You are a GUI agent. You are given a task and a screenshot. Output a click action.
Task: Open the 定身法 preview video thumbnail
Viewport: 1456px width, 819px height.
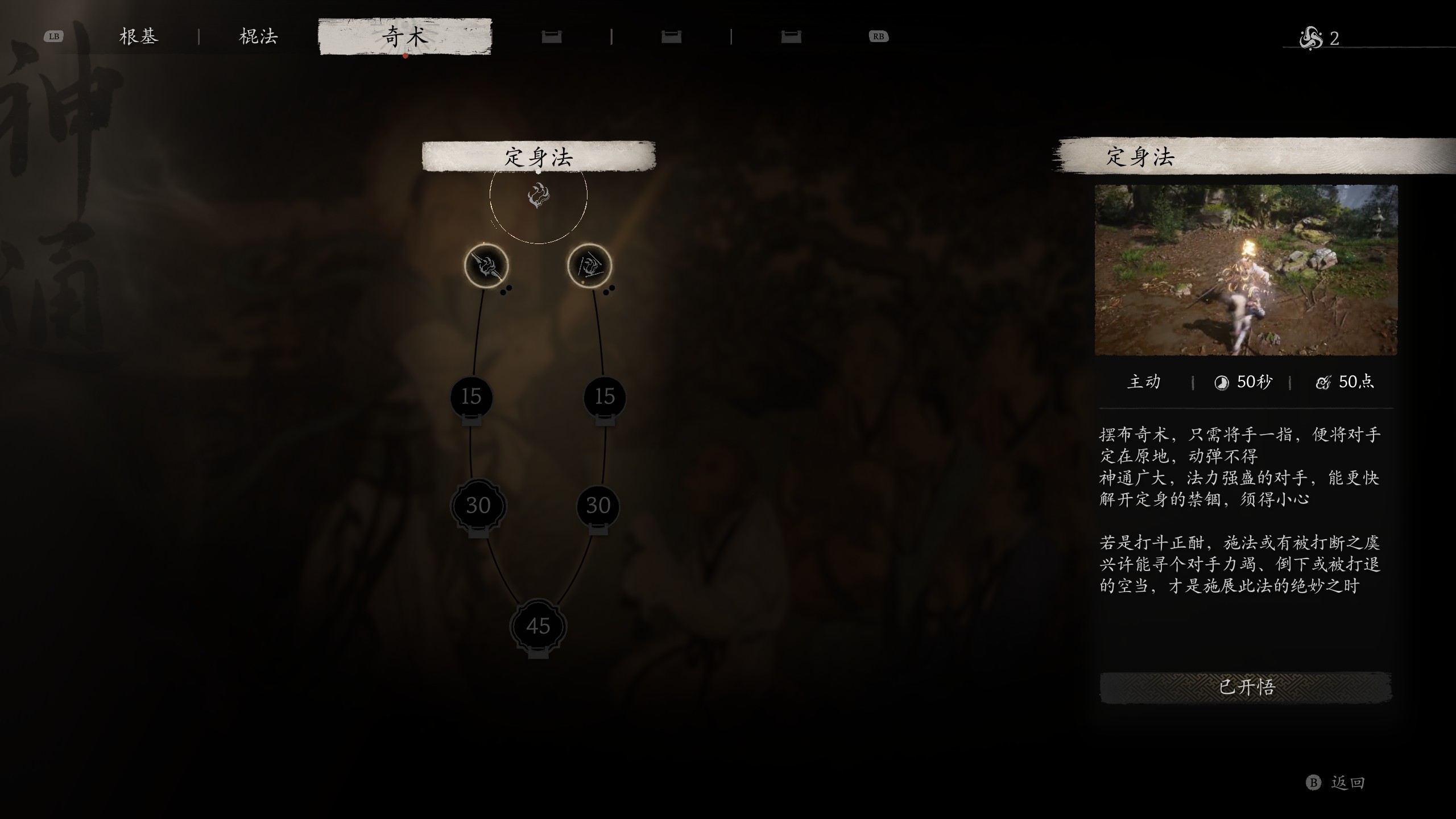(x=1246, y=270)
